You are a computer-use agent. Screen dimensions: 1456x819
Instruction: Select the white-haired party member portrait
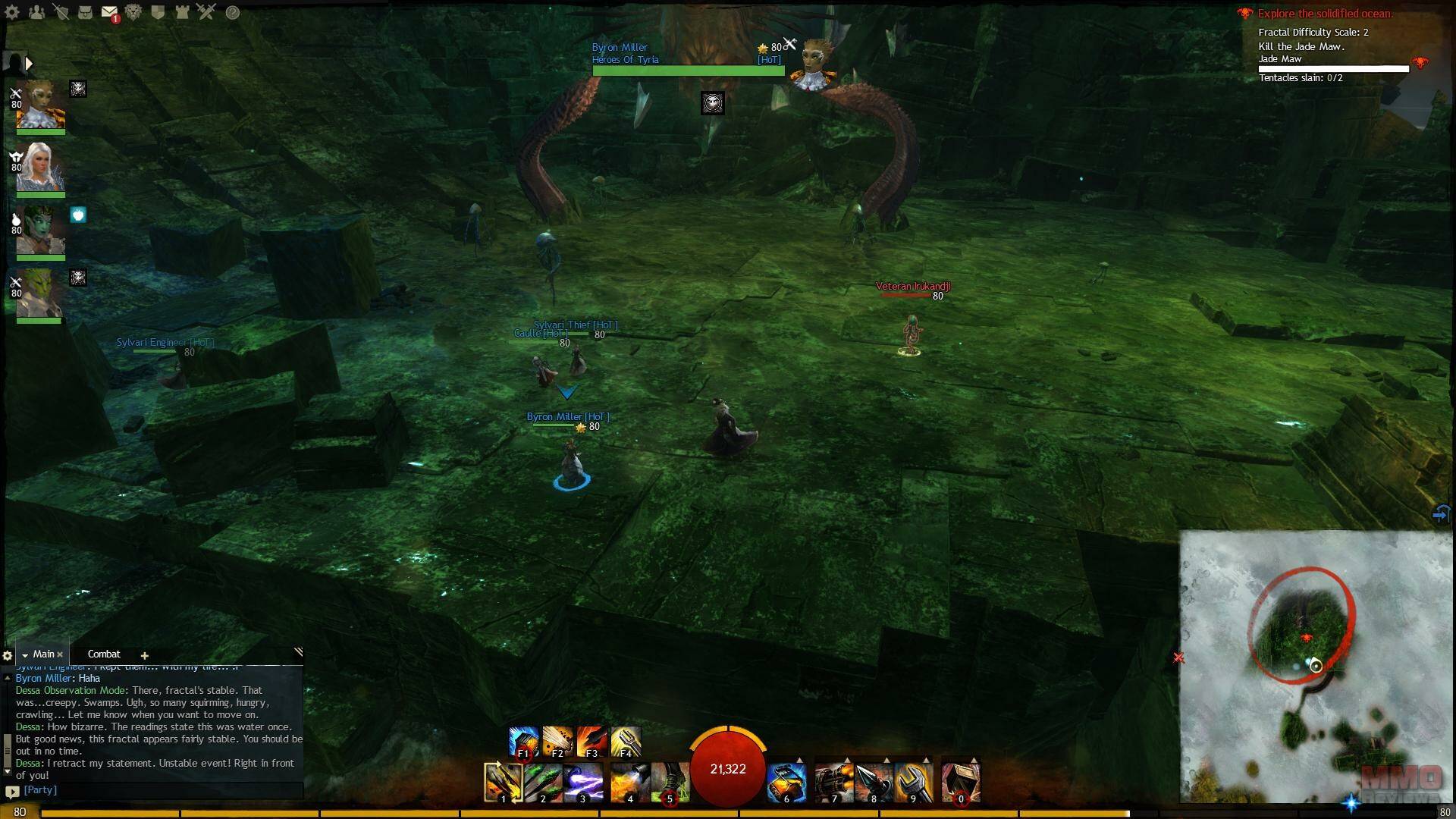pyautogui.click(x=40, y=168)
